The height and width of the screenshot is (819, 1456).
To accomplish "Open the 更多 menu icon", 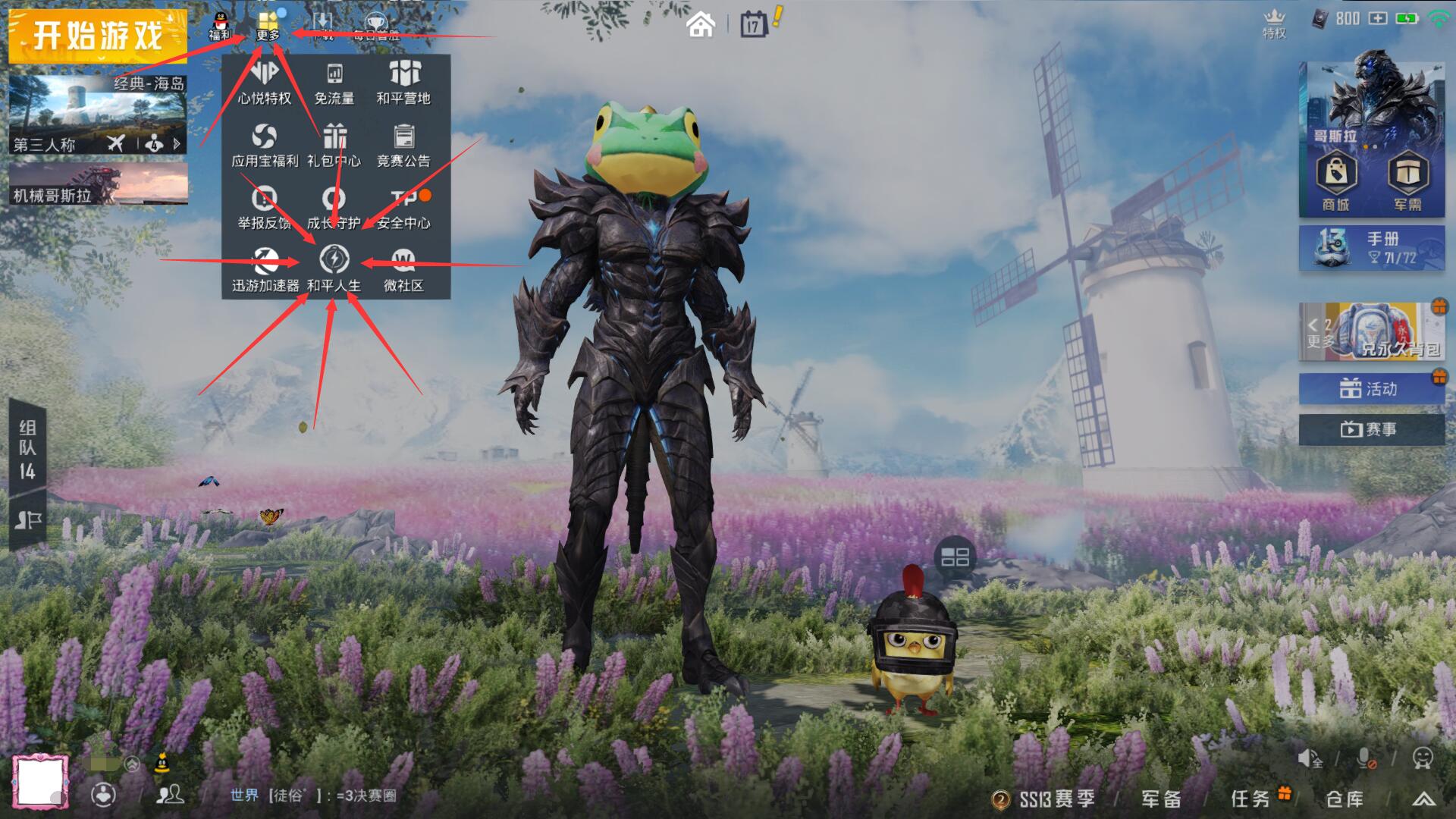I will pos(268,25).
